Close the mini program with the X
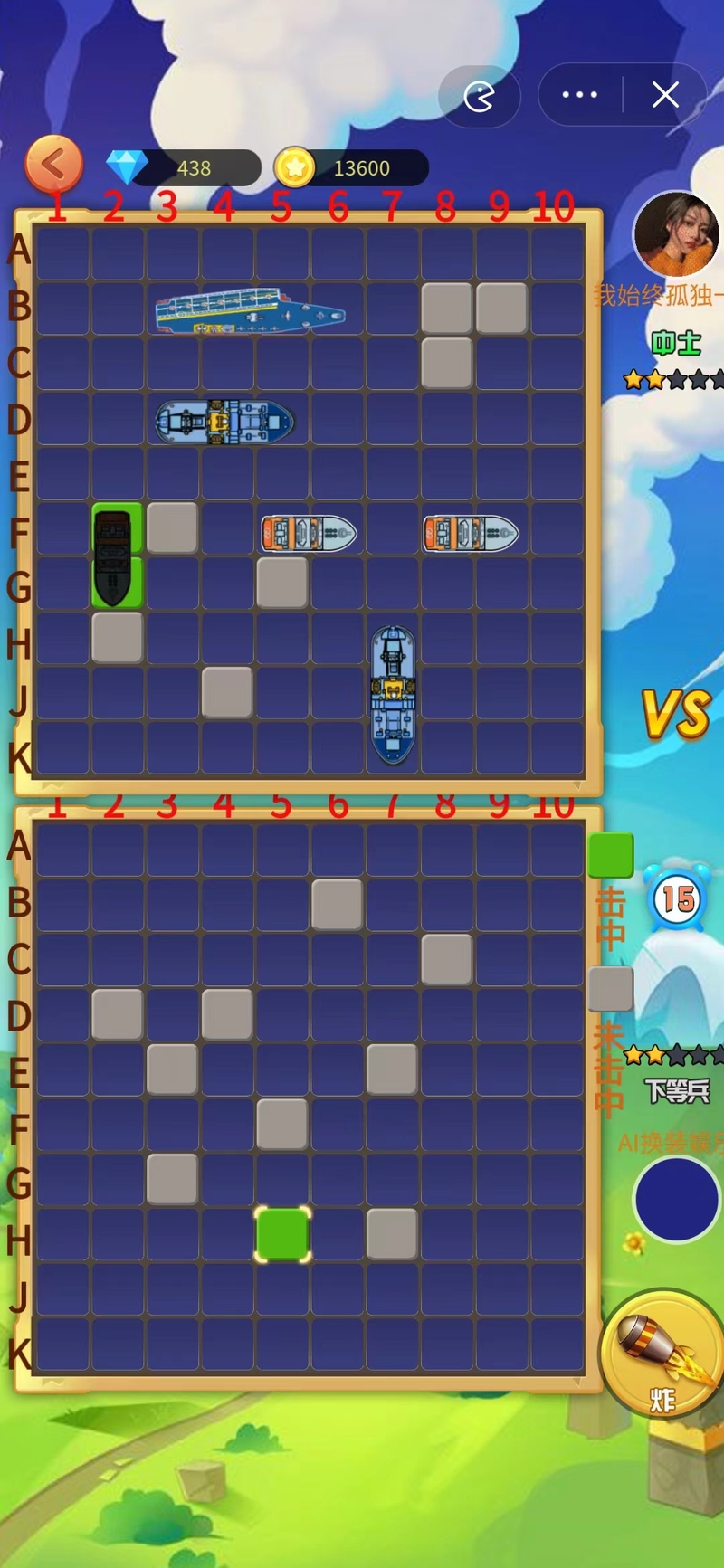This screenshot has height=1568, width=724. coord(665,95)
